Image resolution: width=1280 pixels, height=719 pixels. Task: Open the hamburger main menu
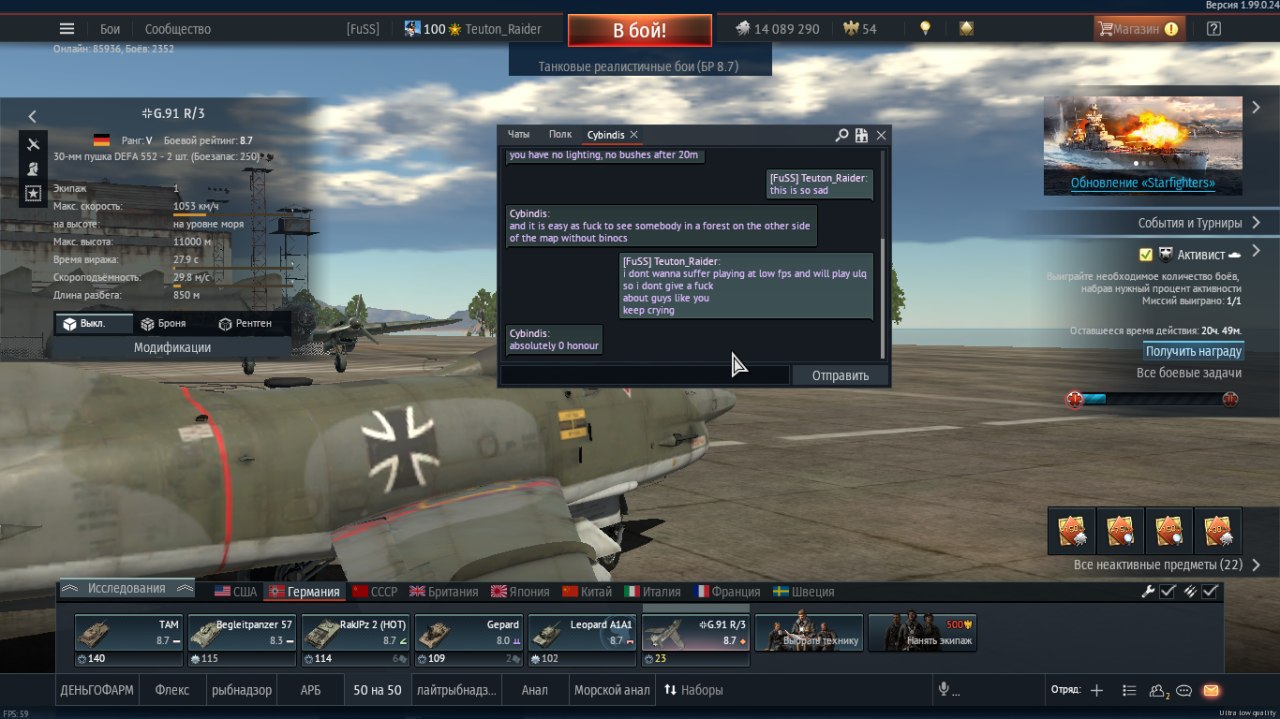(x=67, y=29)
